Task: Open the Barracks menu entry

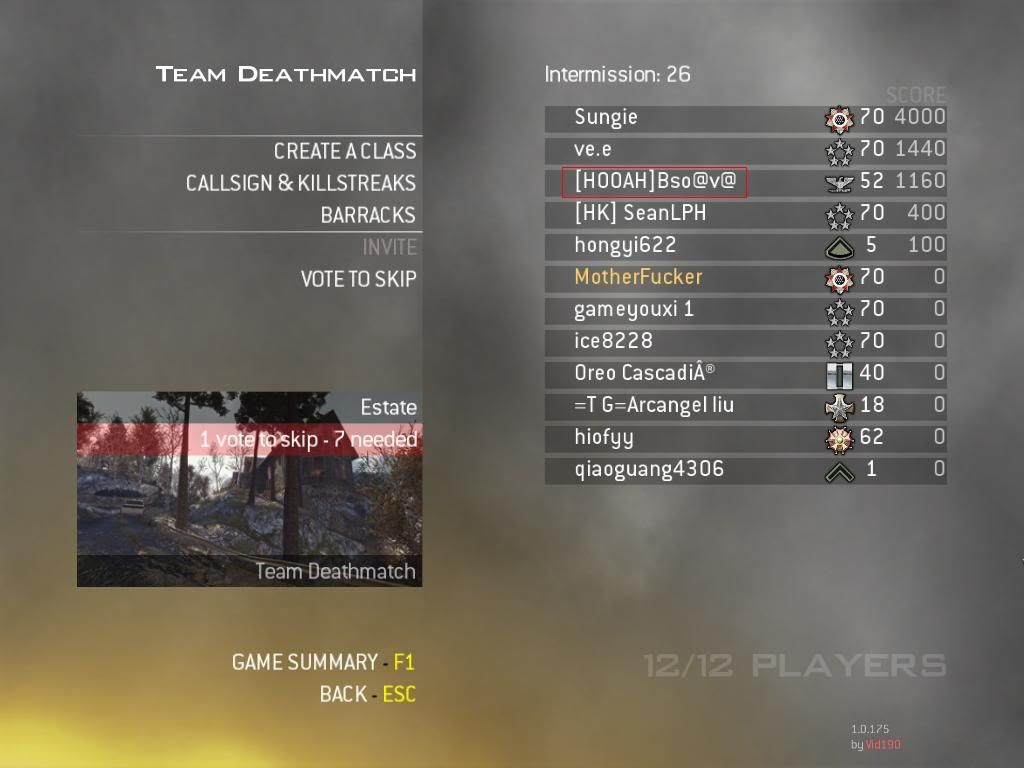Action: [367, 215]
